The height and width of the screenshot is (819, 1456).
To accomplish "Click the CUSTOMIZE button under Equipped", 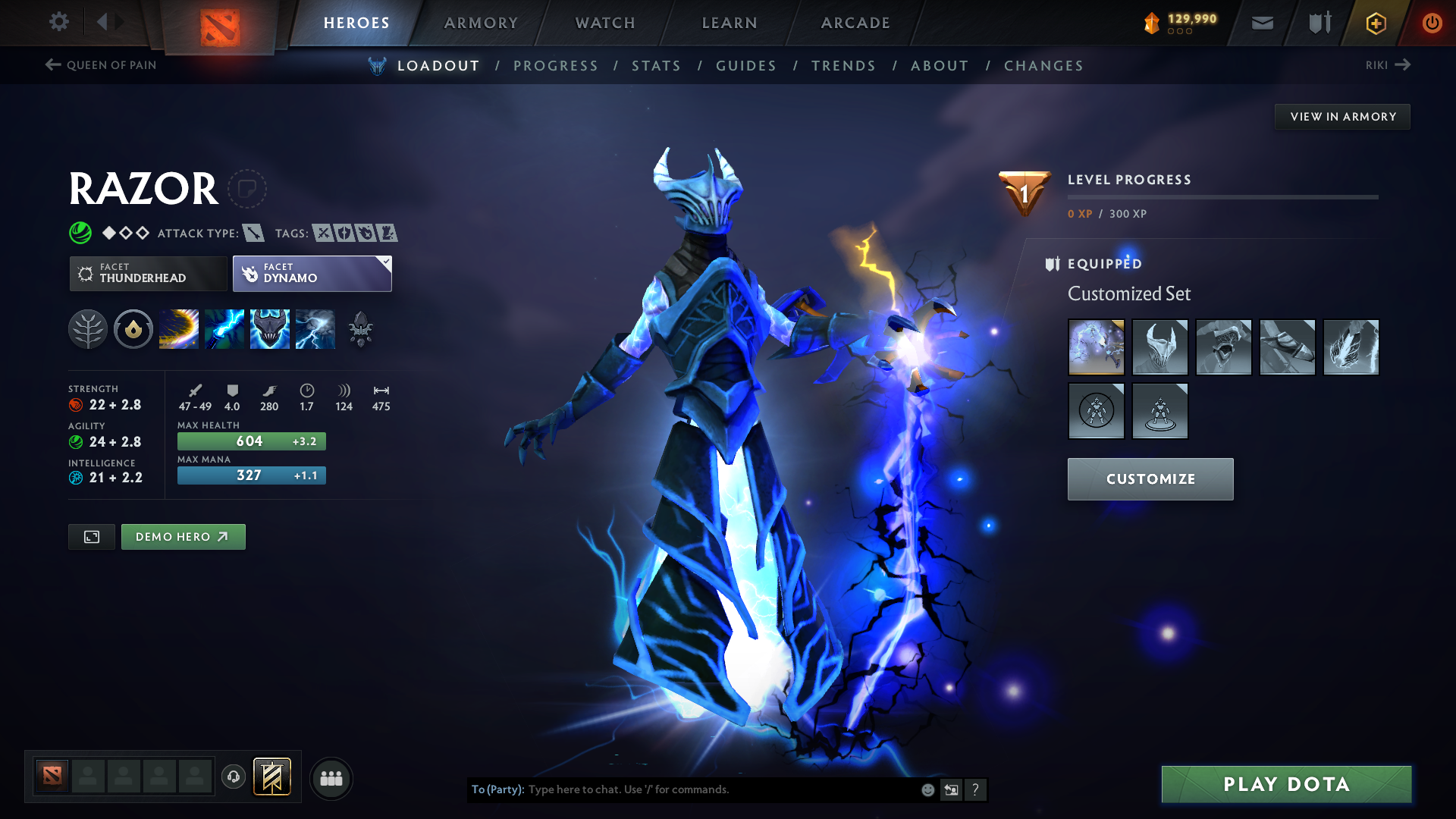I will 1150,479.
